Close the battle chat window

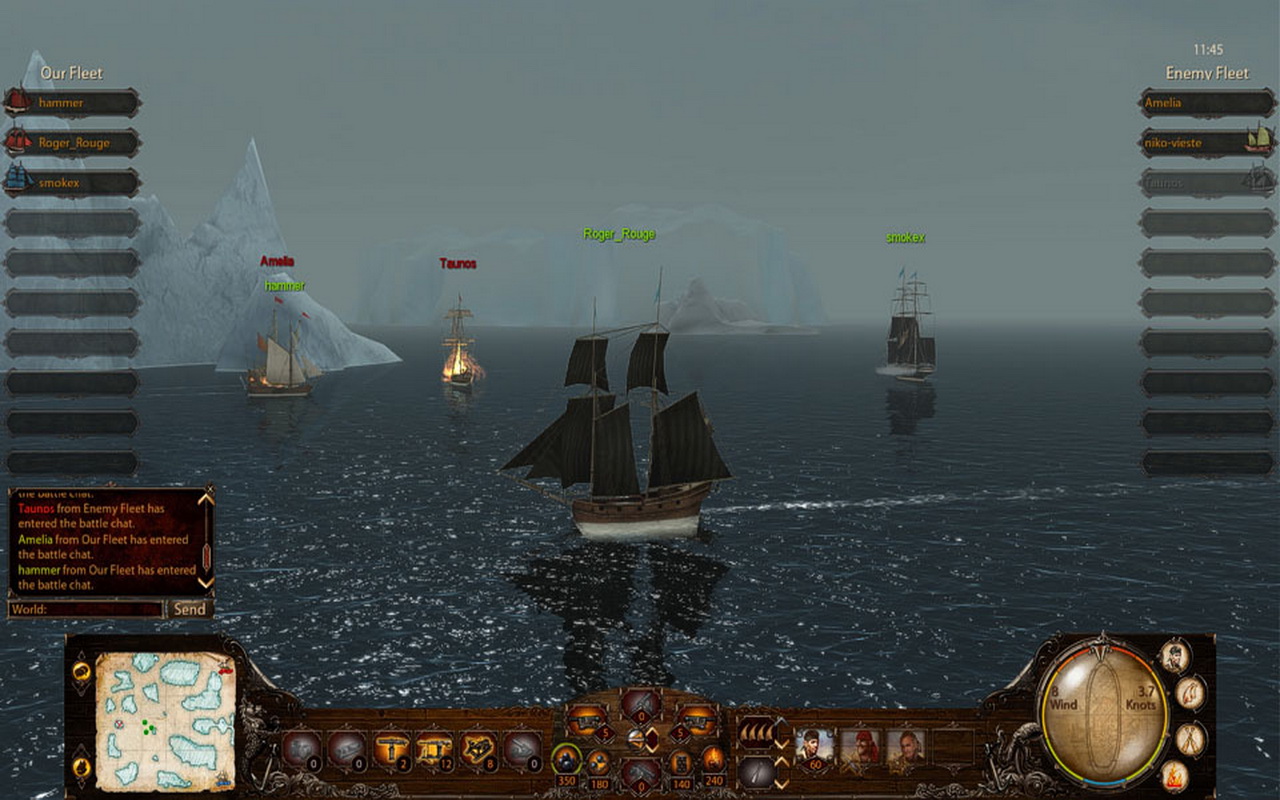pyautogui.click(x=209, y=489)
